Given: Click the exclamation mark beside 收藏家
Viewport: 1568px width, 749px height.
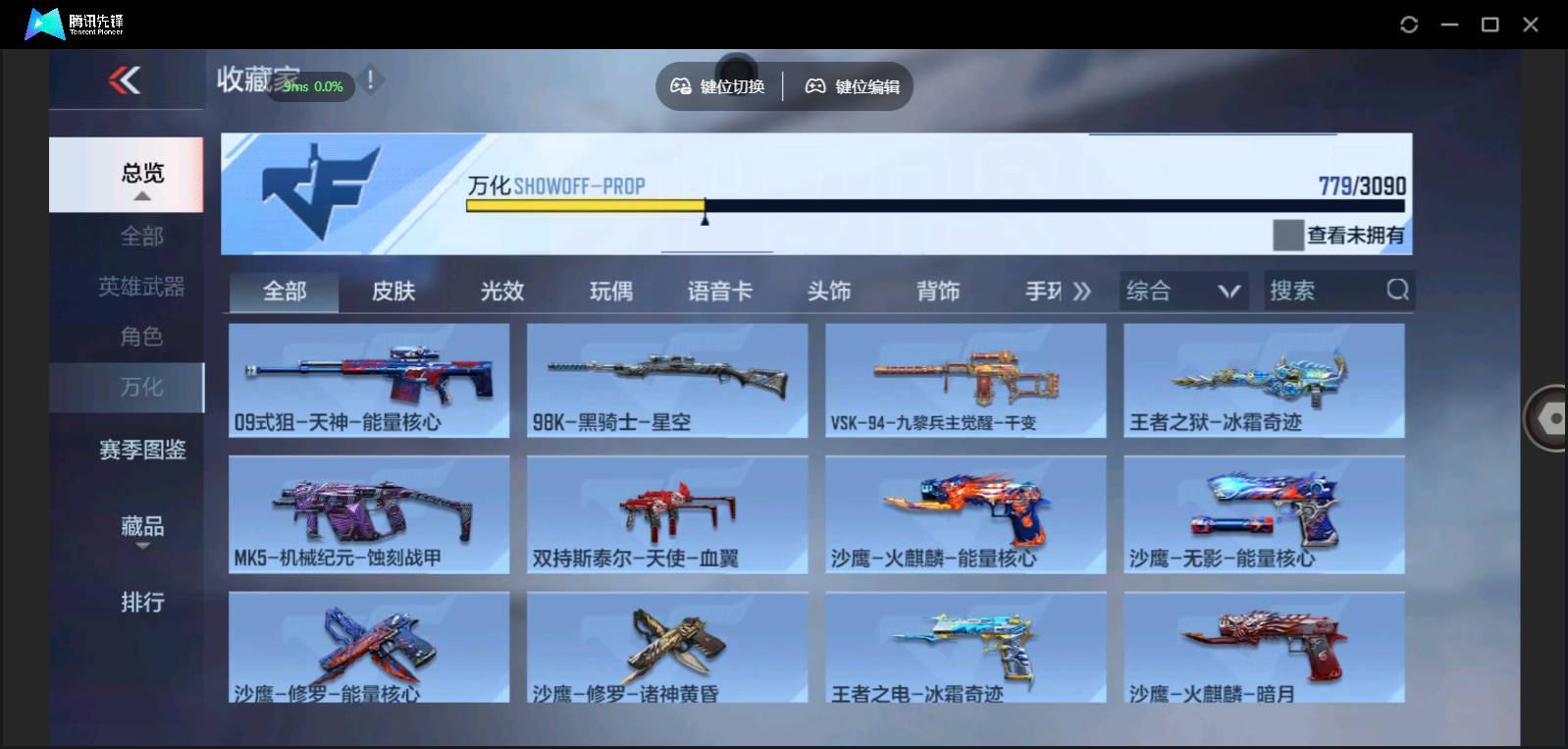Looking at the screenshot, I should (370, 80).
